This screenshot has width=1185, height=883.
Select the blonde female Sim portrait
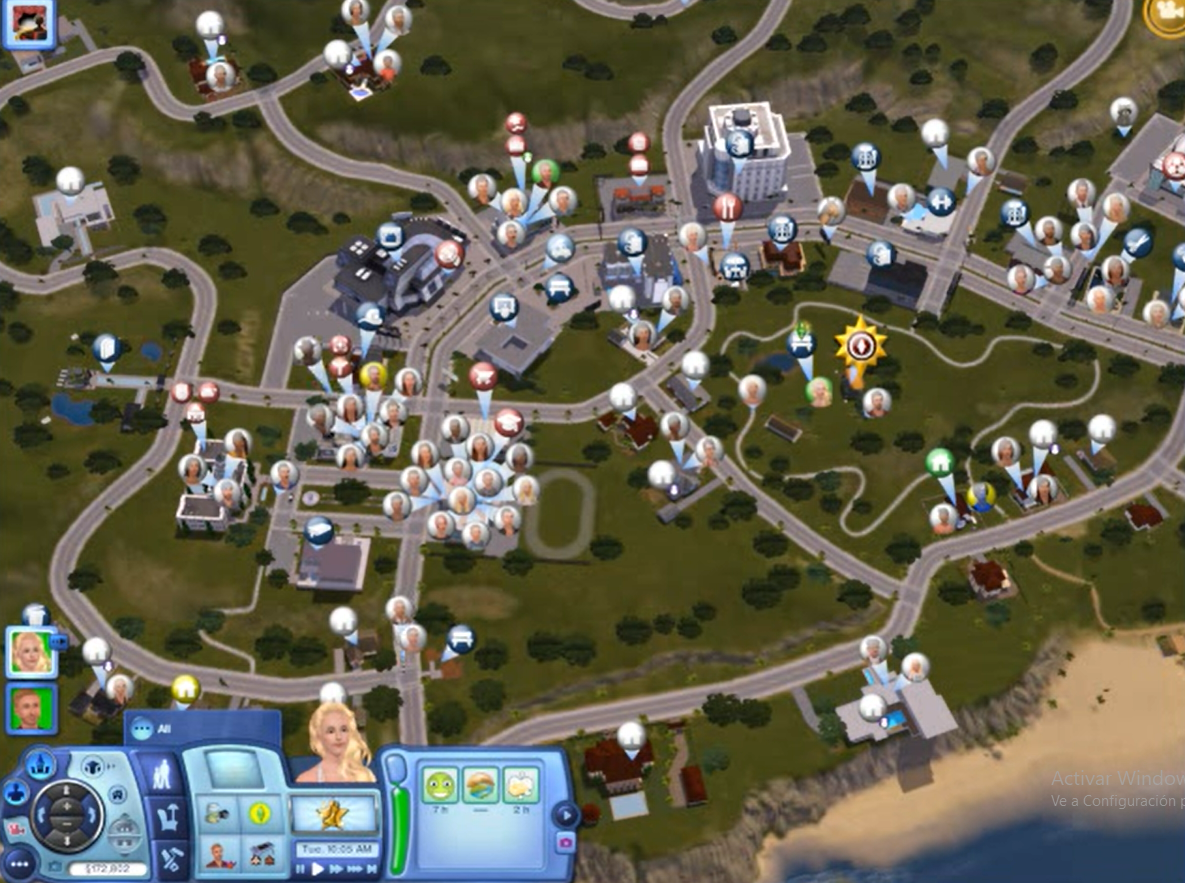coord(31,653)
